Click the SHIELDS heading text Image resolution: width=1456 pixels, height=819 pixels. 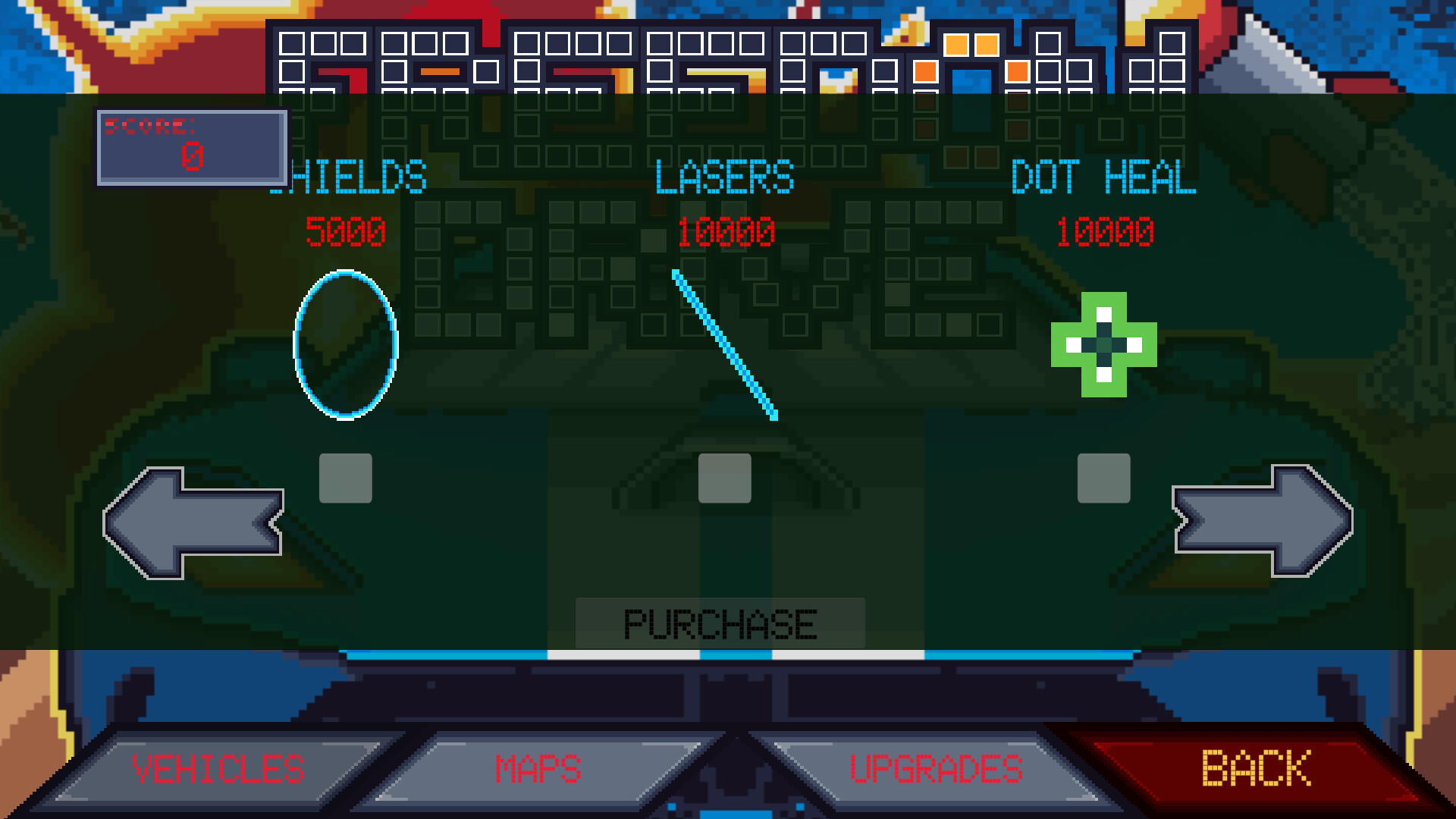pyautogui.click(x=349, y=178)
